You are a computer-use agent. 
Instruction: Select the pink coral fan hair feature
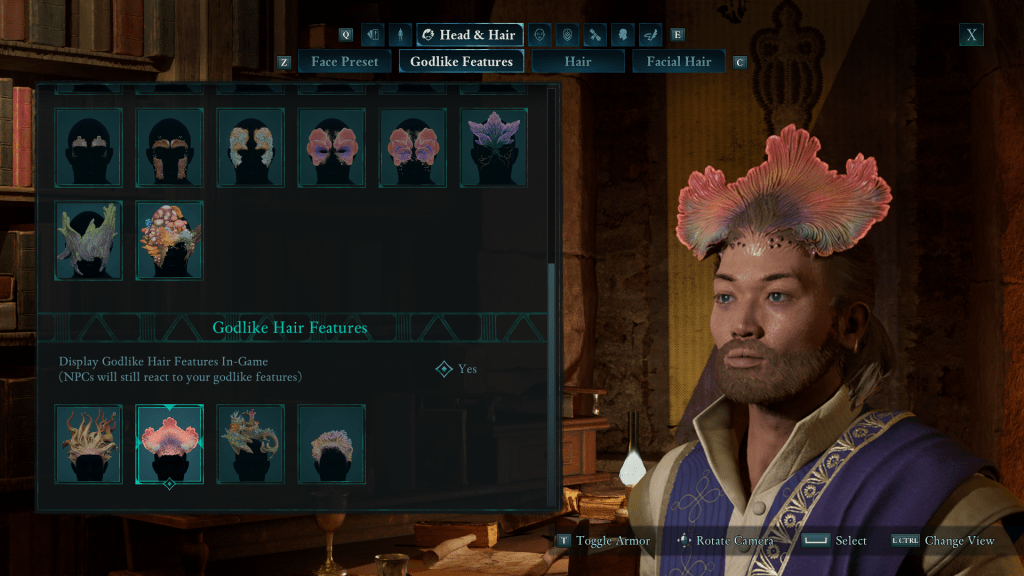pos(170,444)
